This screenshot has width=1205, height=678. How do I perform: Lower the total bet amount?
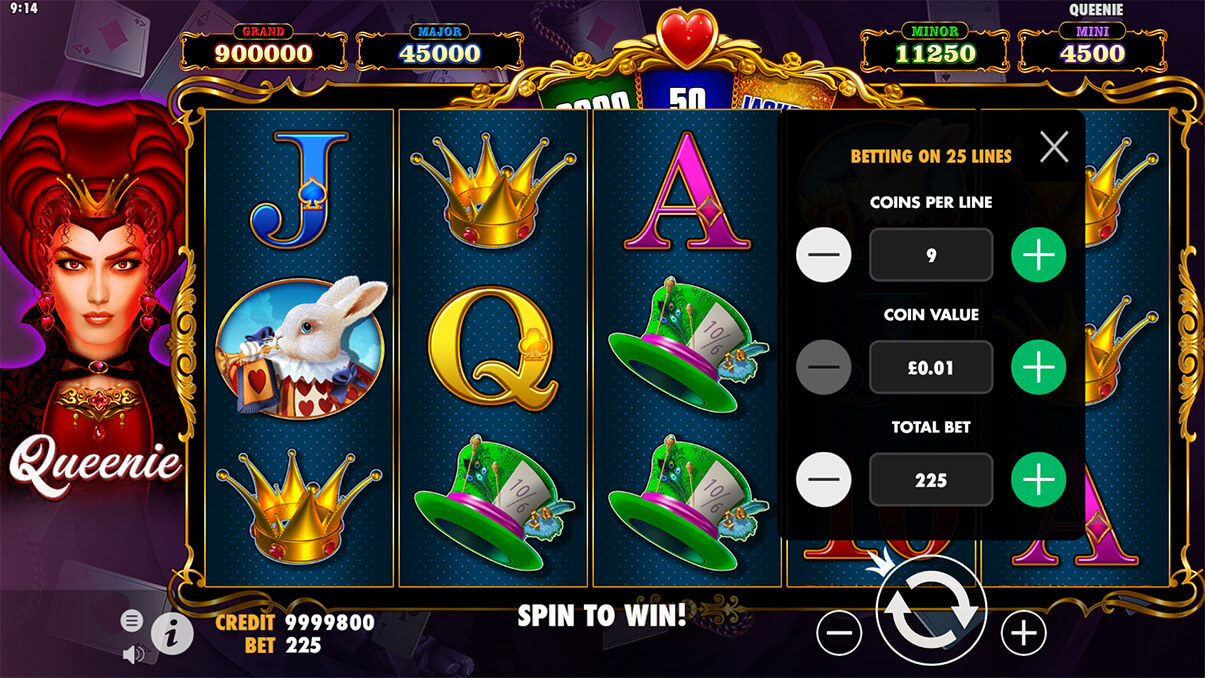click(x=823, y=480)
